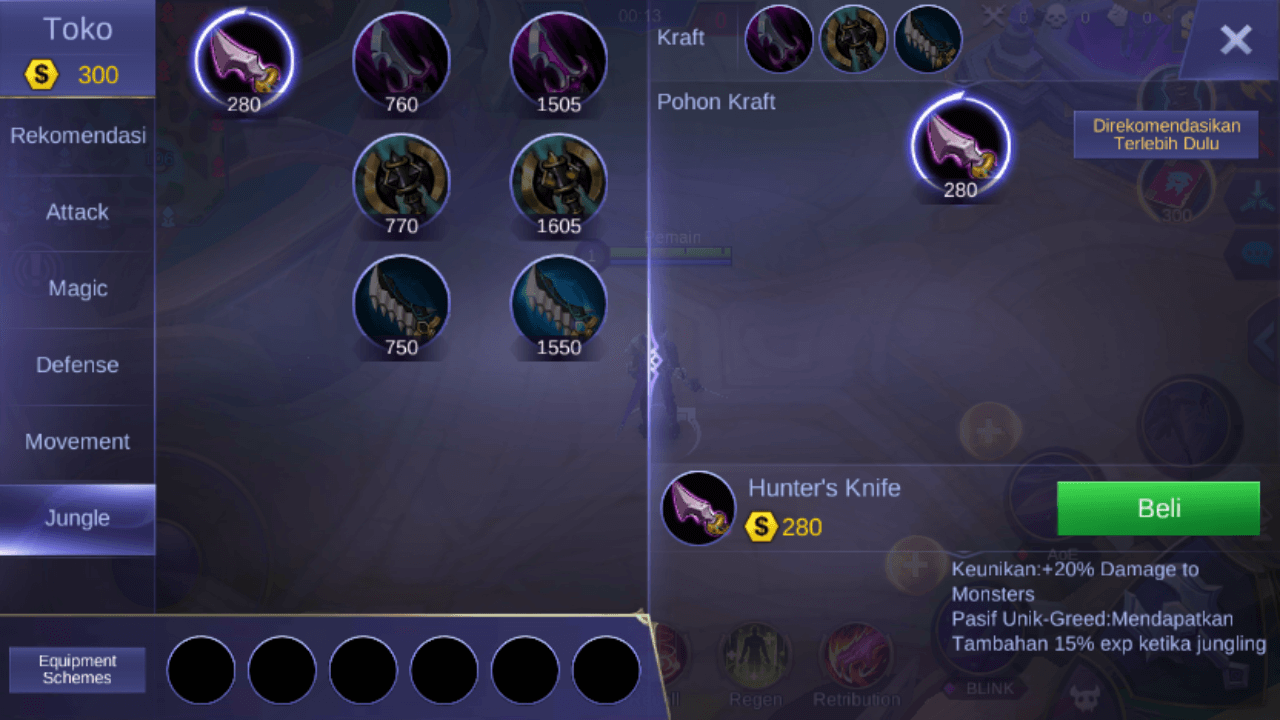Click the Direkomendasikan Terlebih Dulu button
This screenshot has height=720, width=1280.
(x=1165, y=134)
